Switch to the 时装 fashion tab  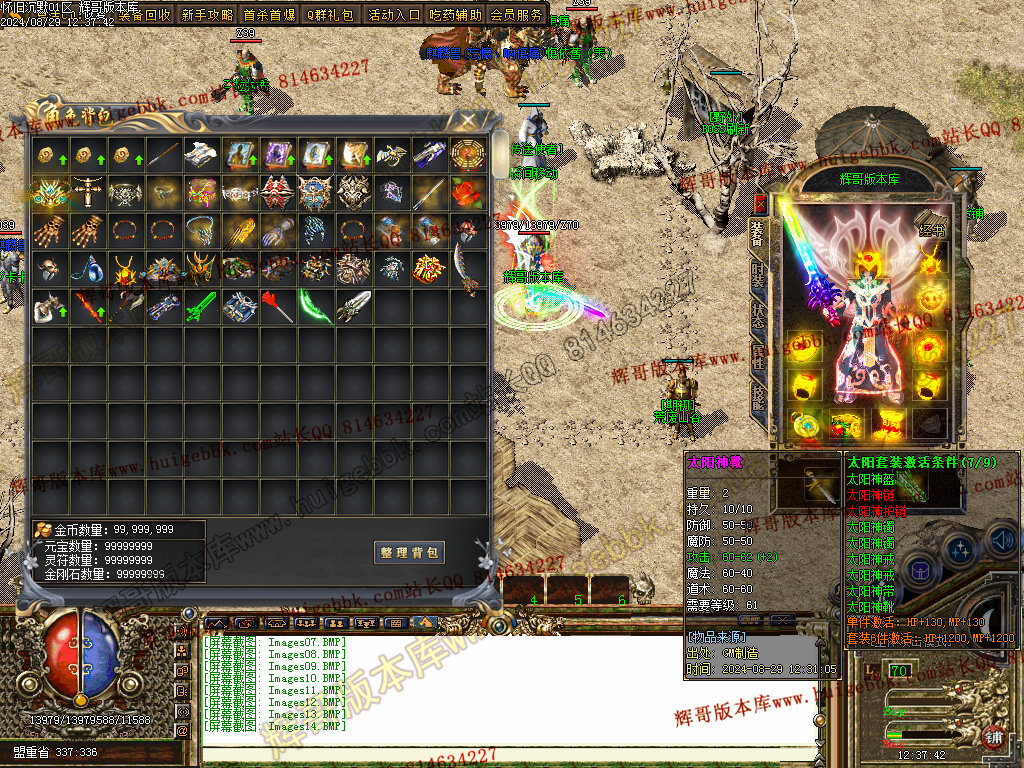pos(759,277)
